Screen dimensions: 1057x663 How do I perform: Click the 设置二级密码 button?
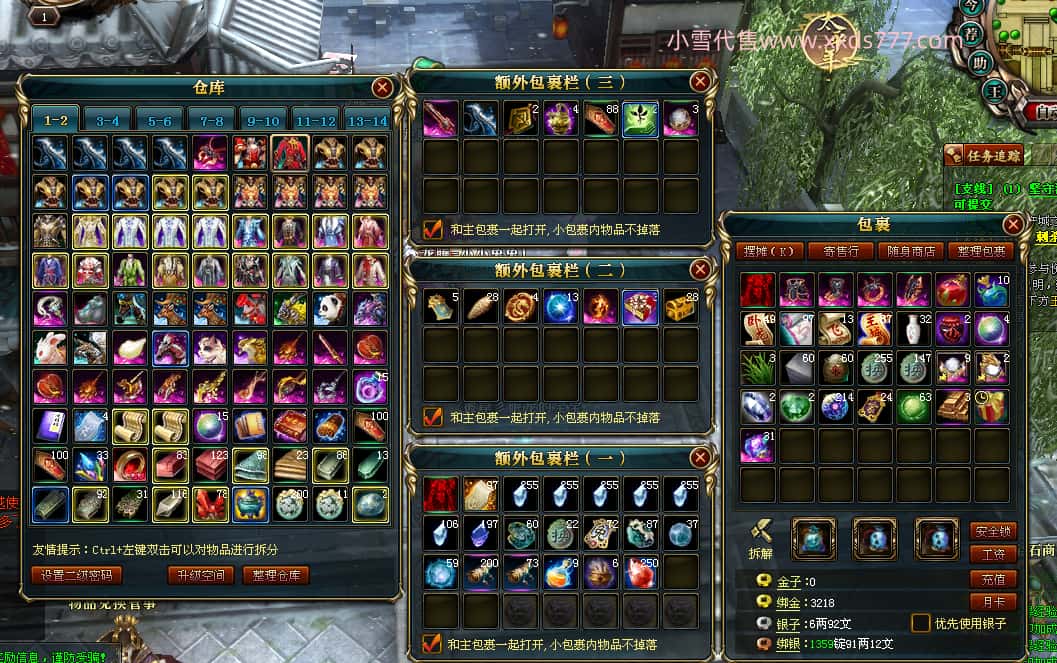(x=77, y=575)
